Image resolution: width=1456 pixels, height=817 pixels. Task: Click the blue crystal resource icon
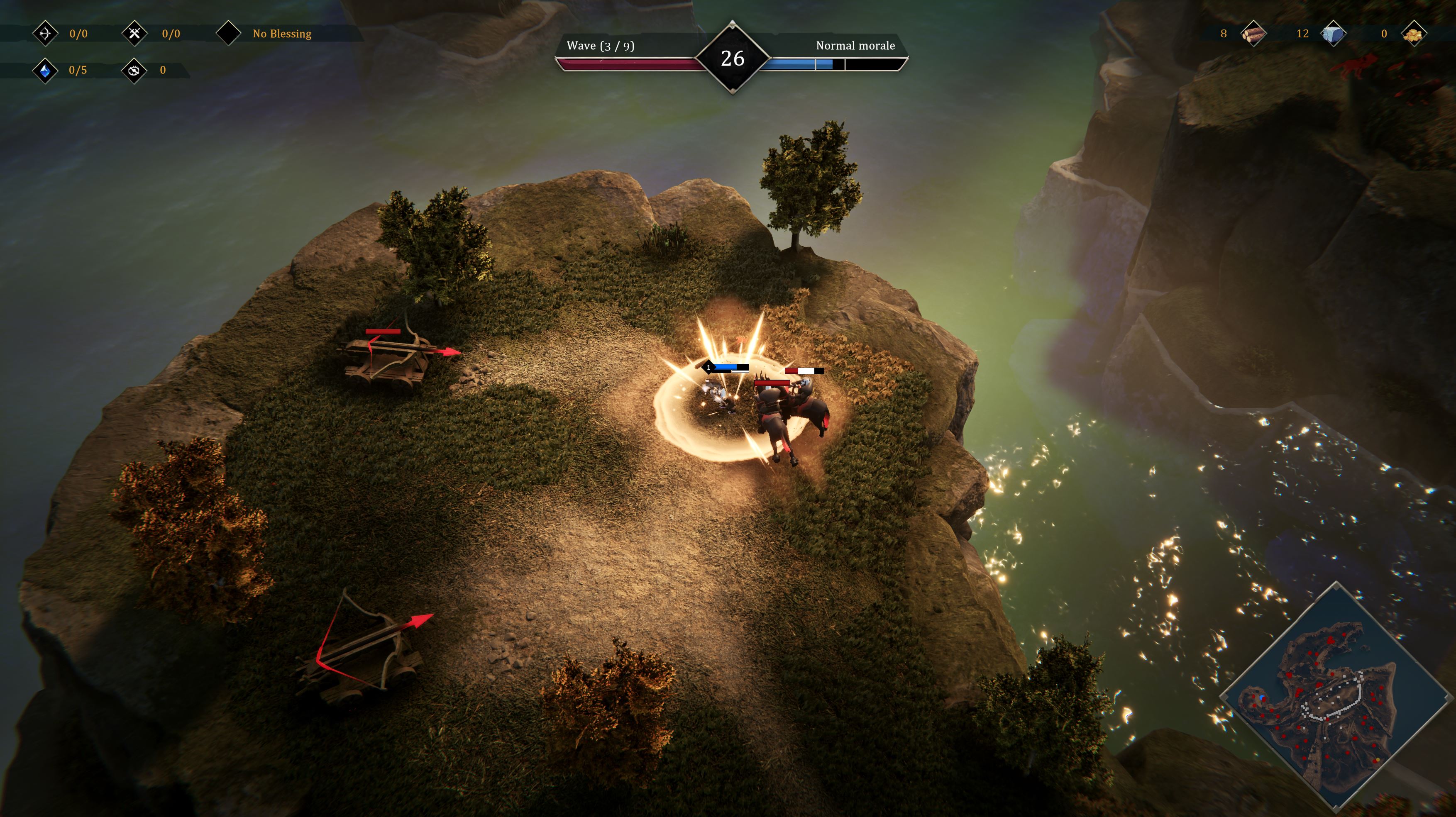point(45,71)
